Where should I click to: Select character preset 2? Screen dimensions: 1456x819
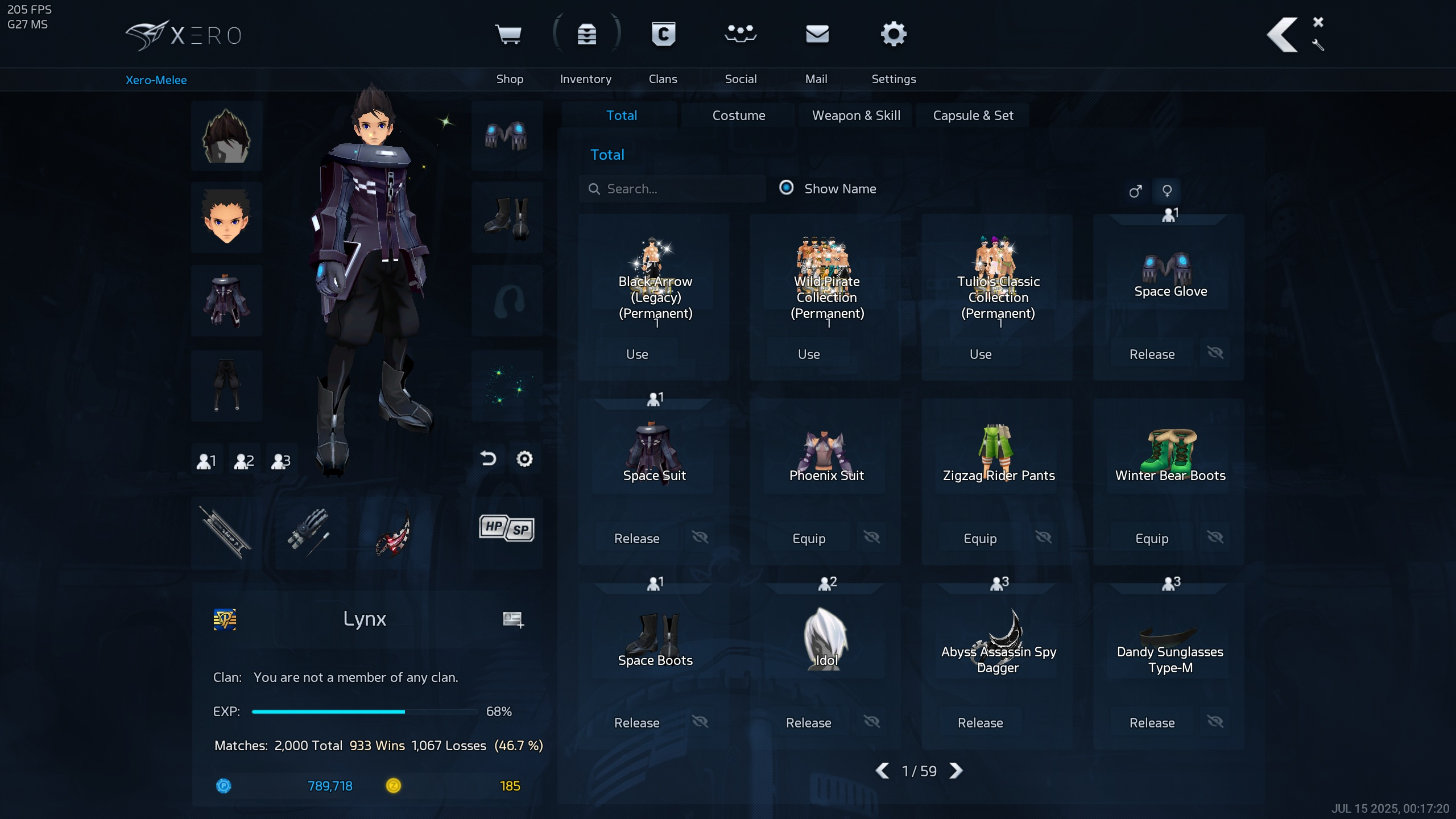244,461
